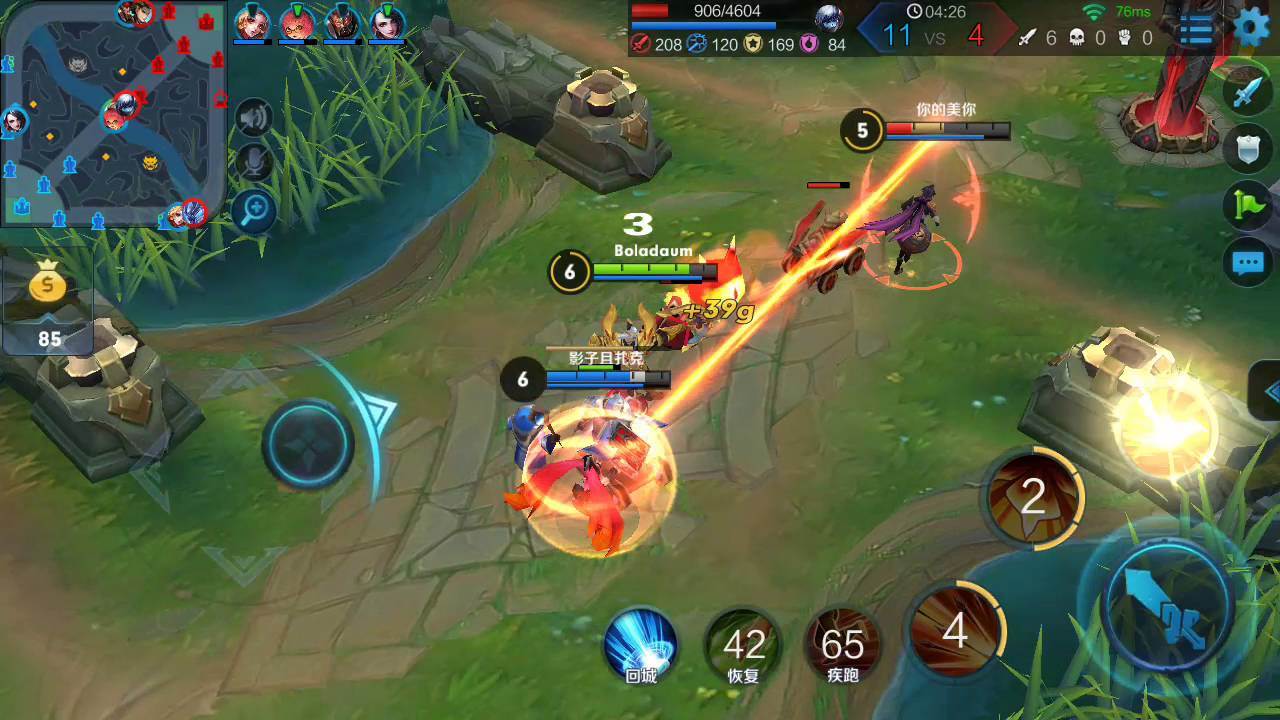Image resolution: width=1280 pixels, height=720 pixels.
Task: Activate the glowing yellow ultimate skill
Action: click(x=1165, y=427)
